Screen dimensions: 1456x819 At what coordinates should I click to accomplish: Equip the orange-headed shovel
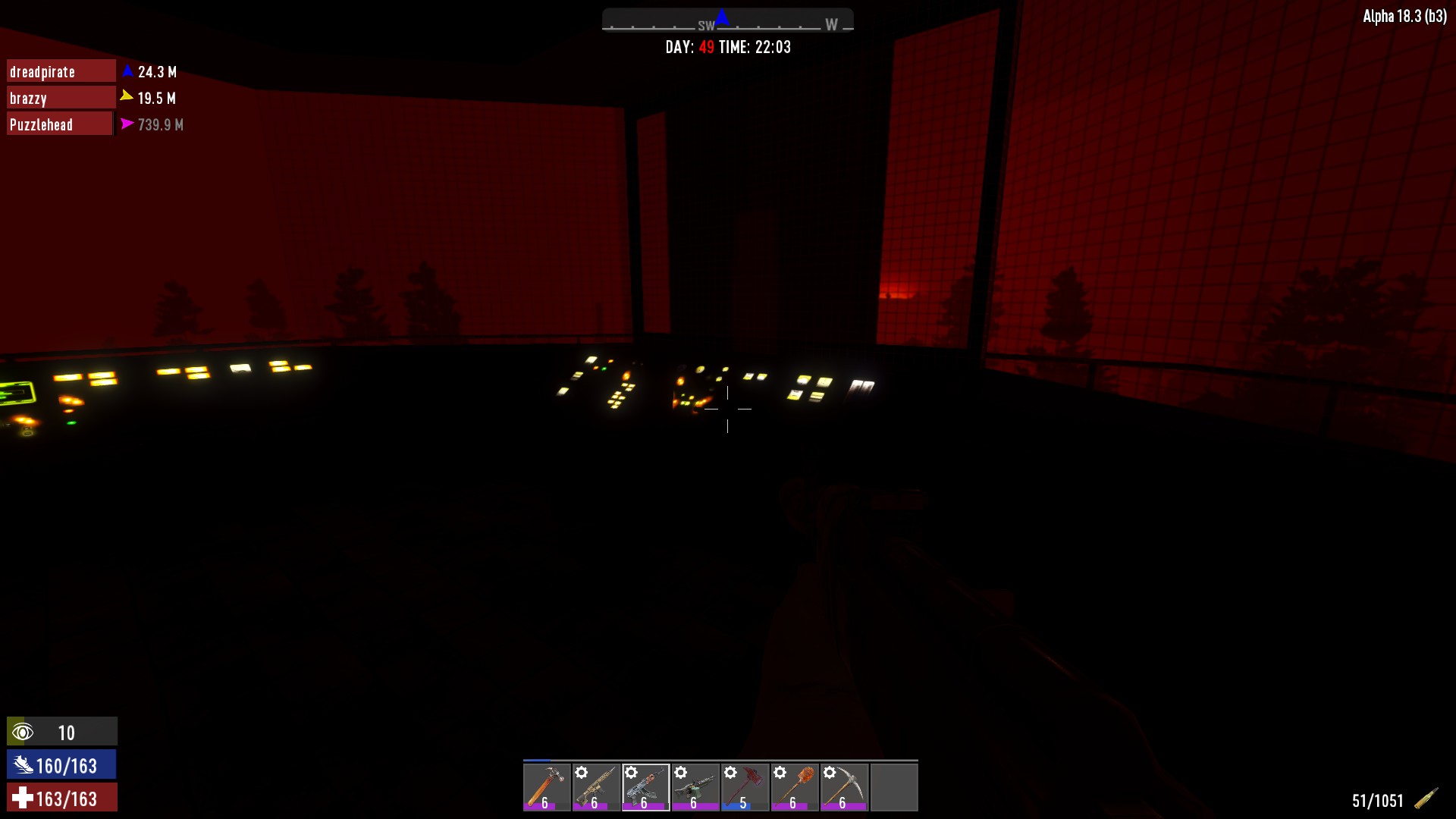point(795,787)
